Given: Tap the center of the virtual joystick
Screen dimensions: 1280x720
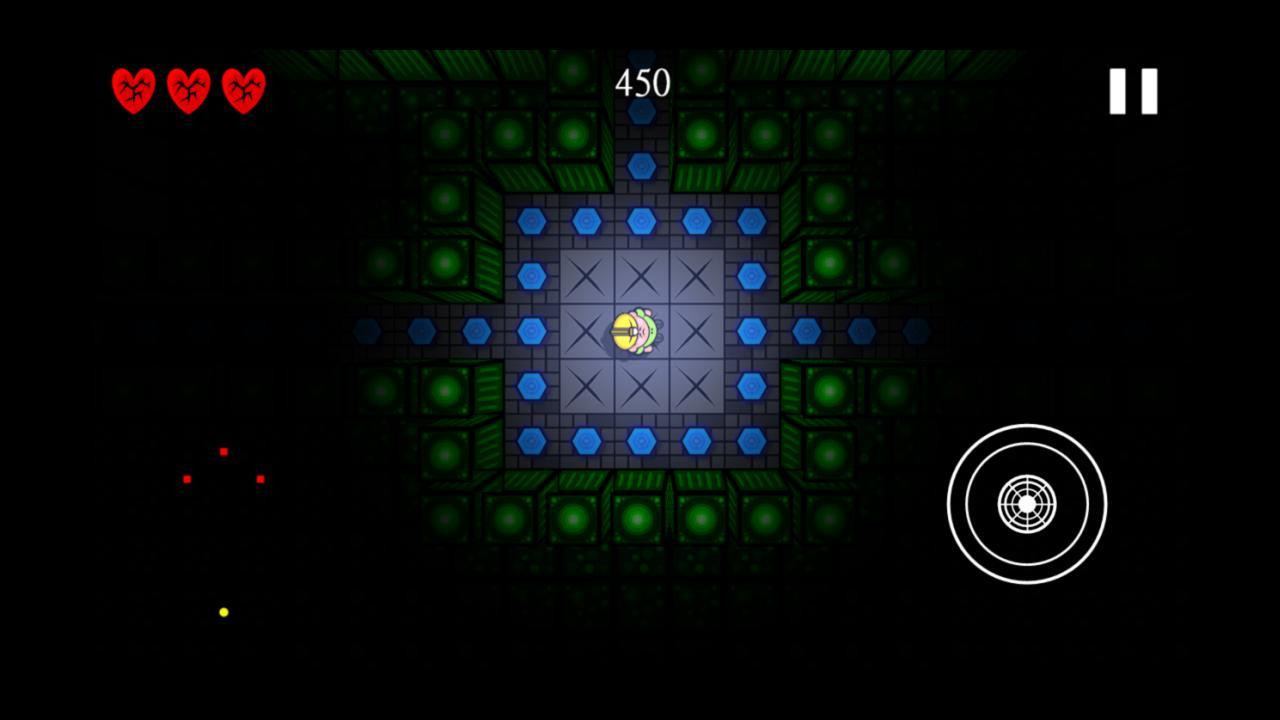Looking at the screenshot, I should point(1025,505).
